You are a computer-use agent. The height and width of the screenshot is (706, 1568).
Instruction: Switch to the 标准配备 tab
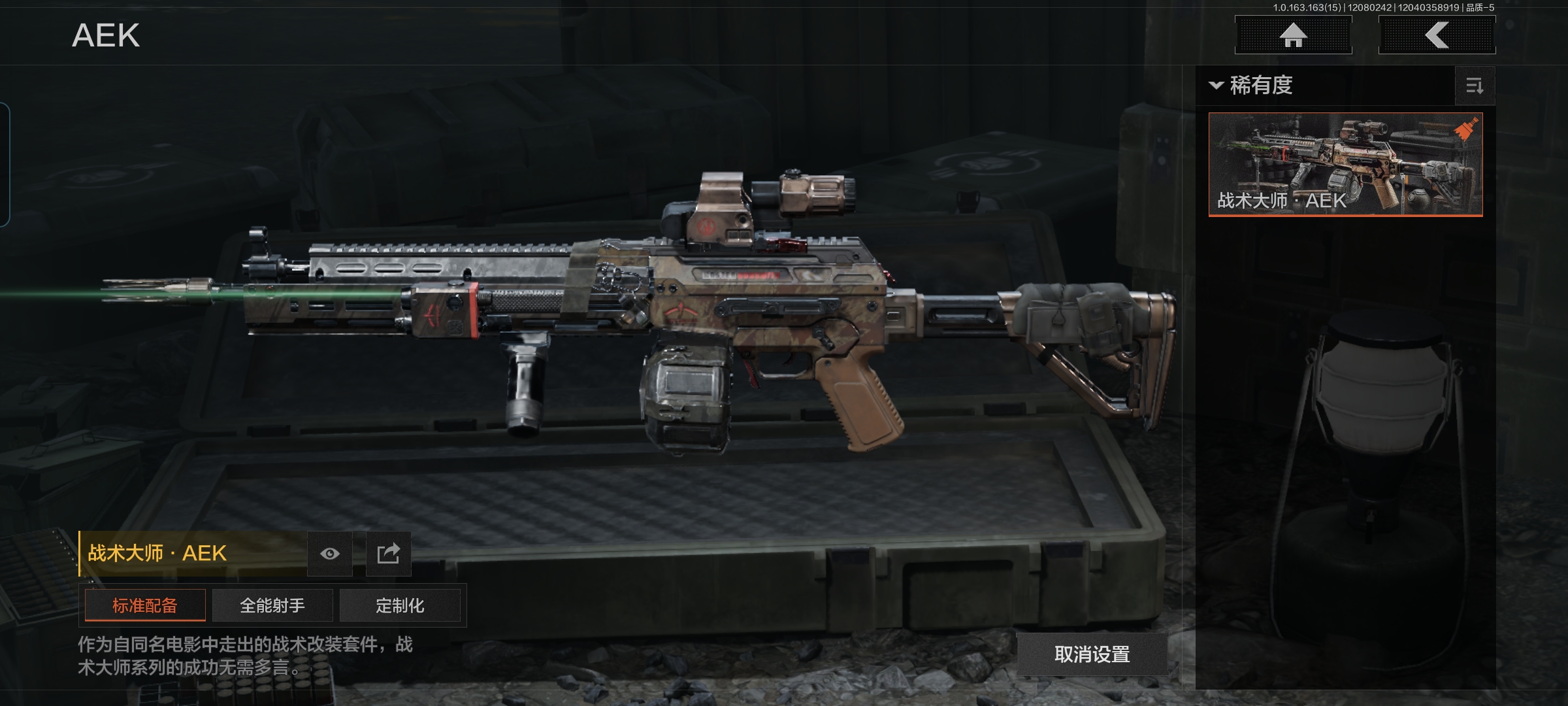point(145,605)
